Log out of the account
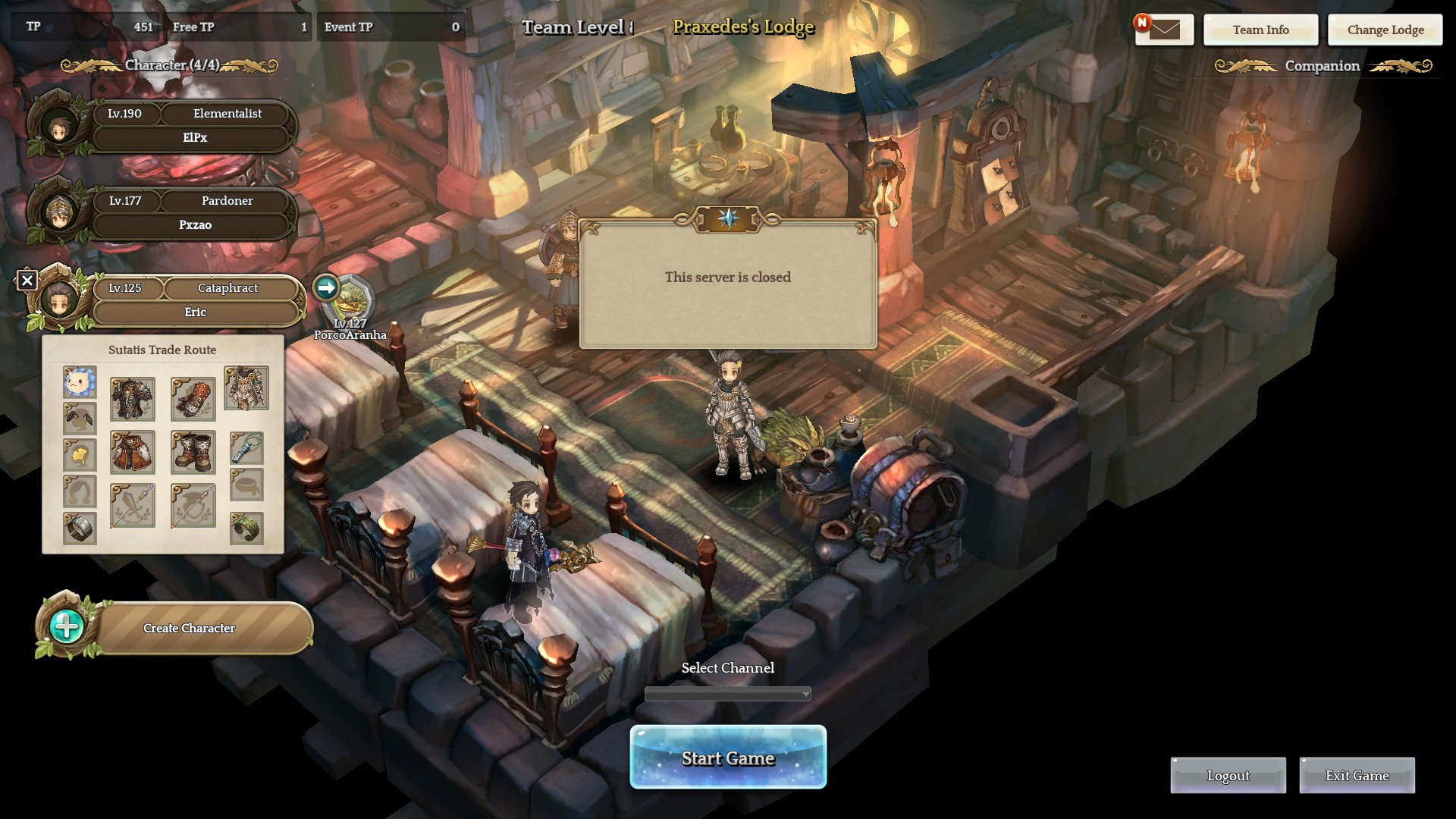The image size is (1456, 819). coord(1228,775)
